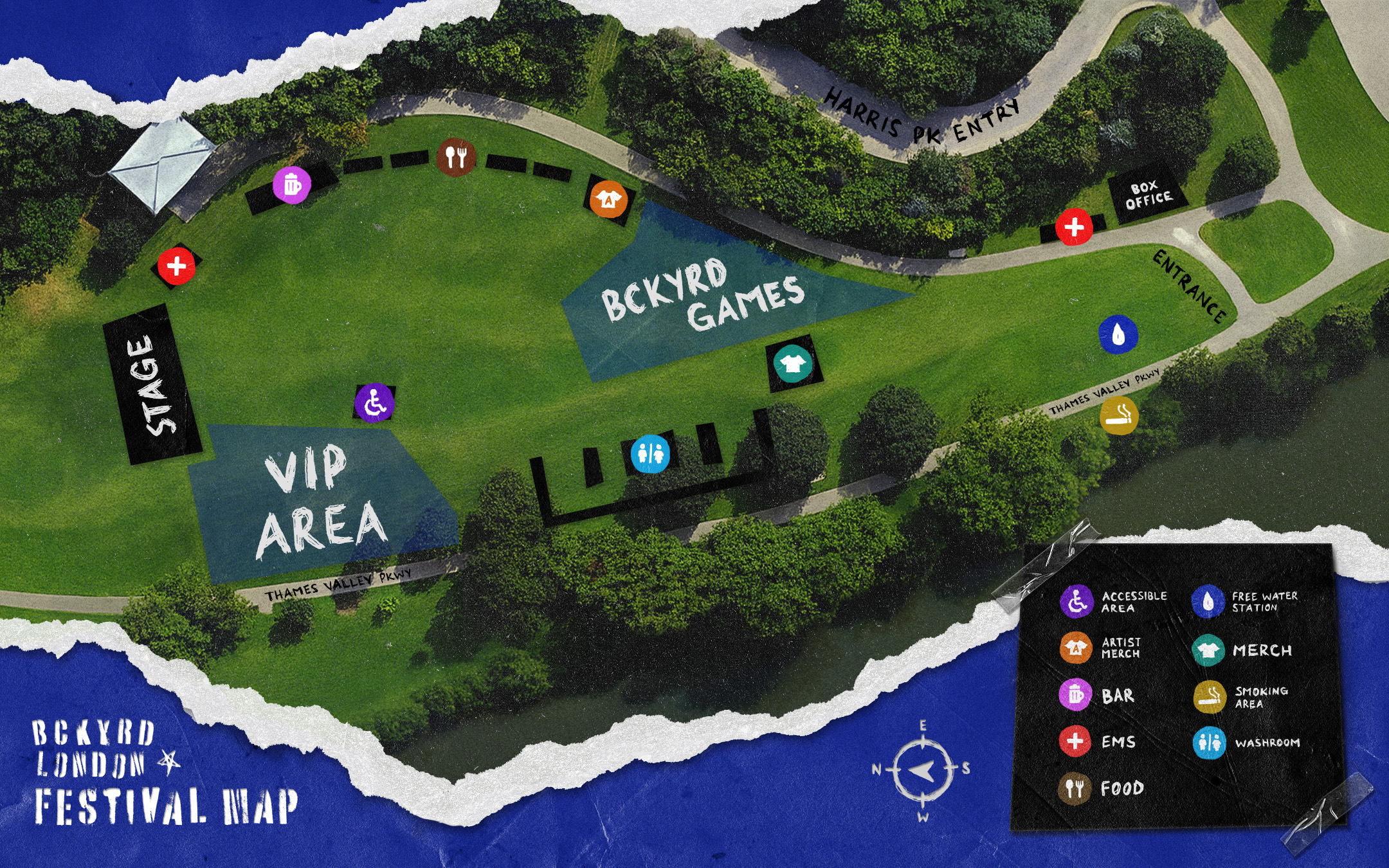Viewport: 1389px width, 868px height.
Task: Choose the Free Water Station legend entry
Action: pos(1244,602)
